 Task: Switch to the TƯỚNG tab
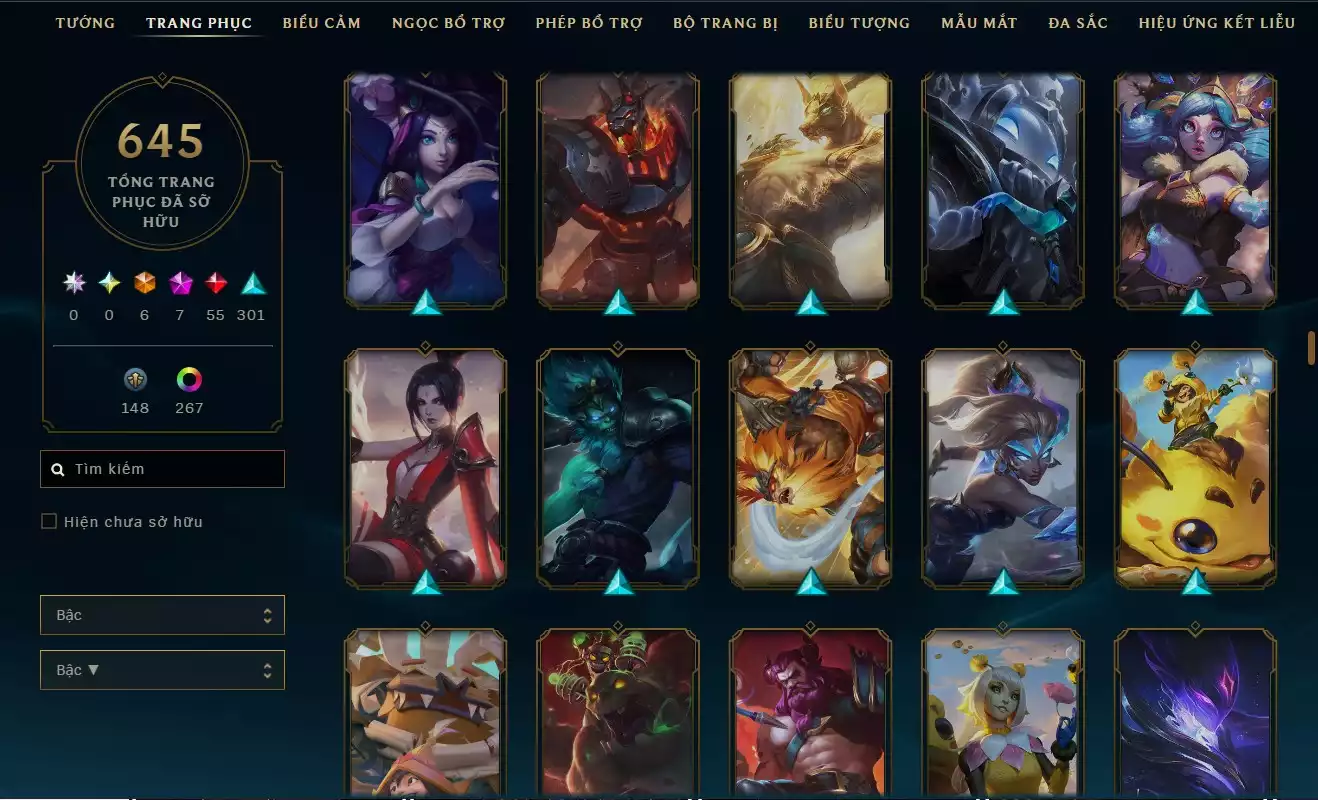86,22
